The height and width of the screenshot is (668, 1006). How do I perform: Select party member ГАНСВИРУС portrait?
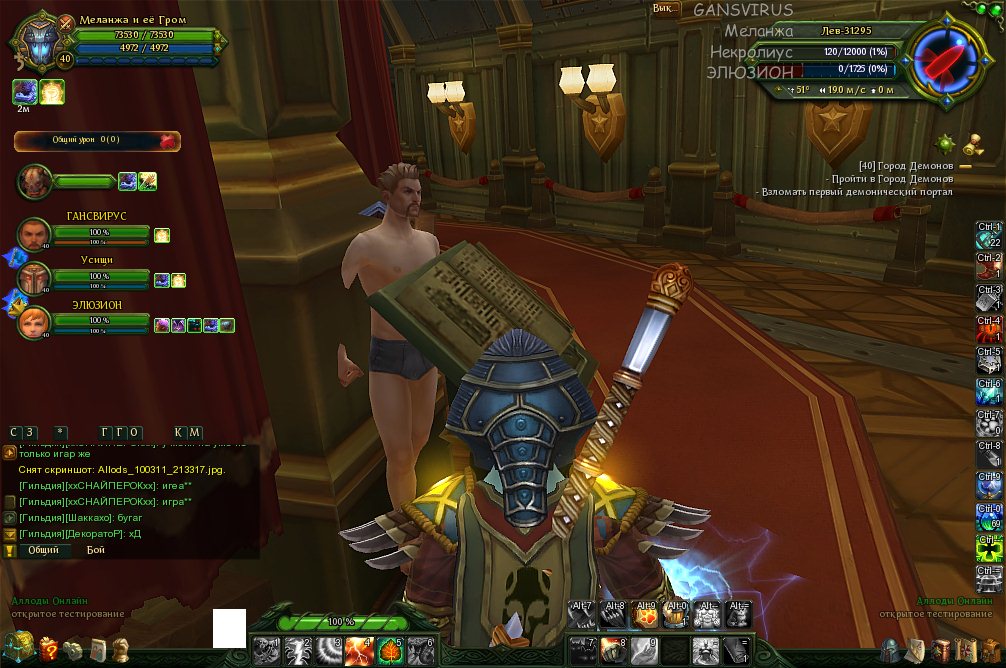[x=35, y=235]
